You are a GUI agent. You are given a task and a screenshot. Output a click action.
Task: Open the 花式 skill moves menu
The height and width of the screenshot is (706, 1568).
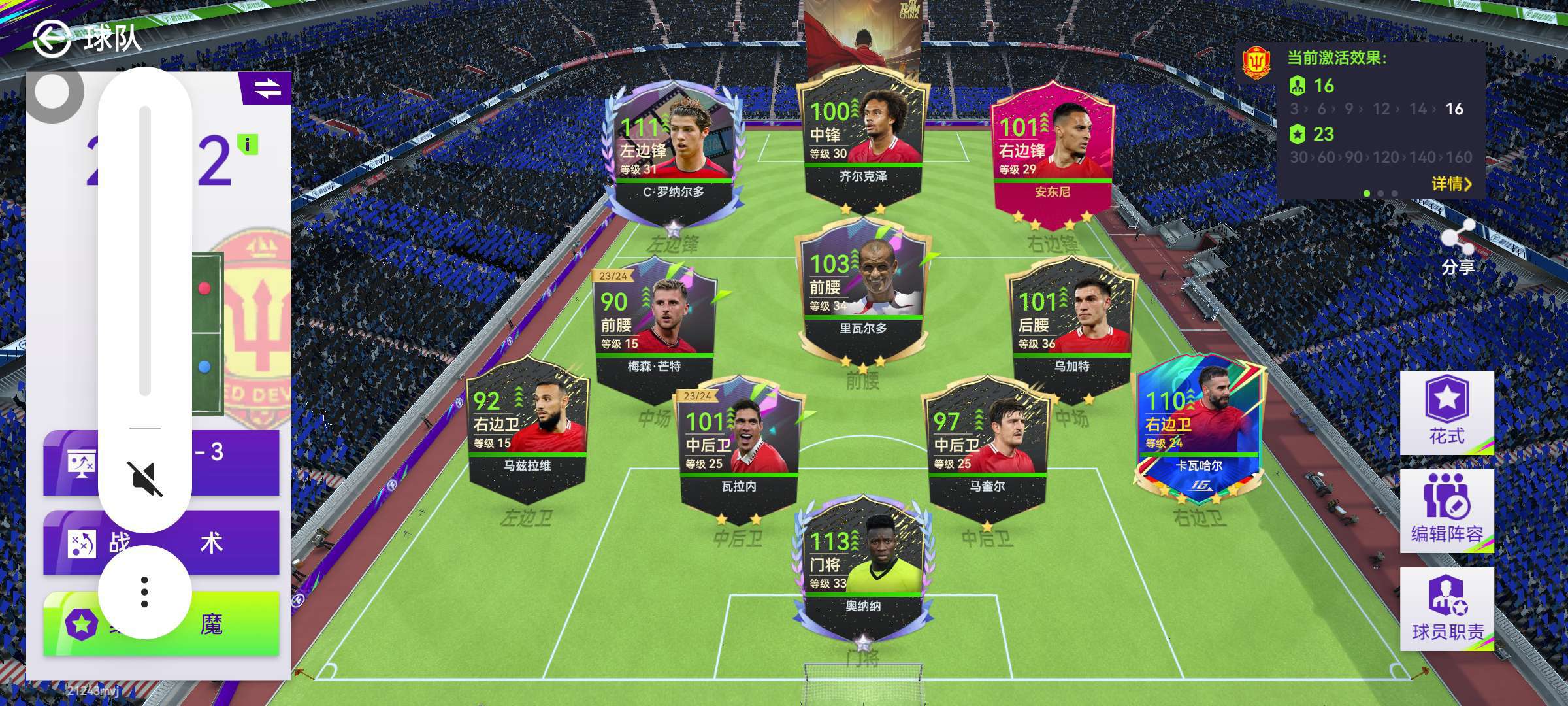point(1446,413)
